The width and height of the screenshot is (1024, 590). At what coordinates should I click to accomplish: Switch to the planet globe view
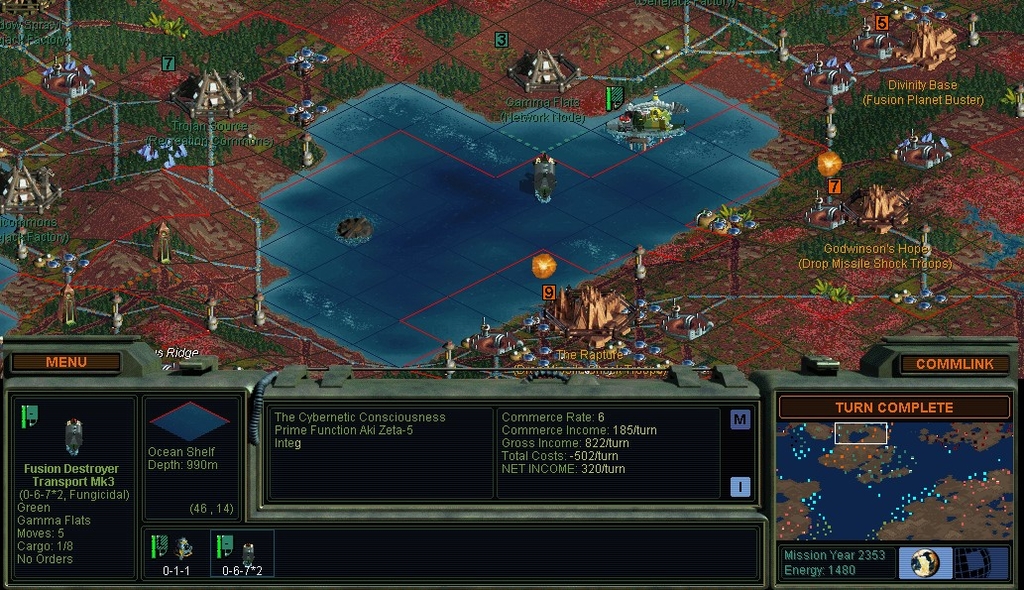coord(925,562)
